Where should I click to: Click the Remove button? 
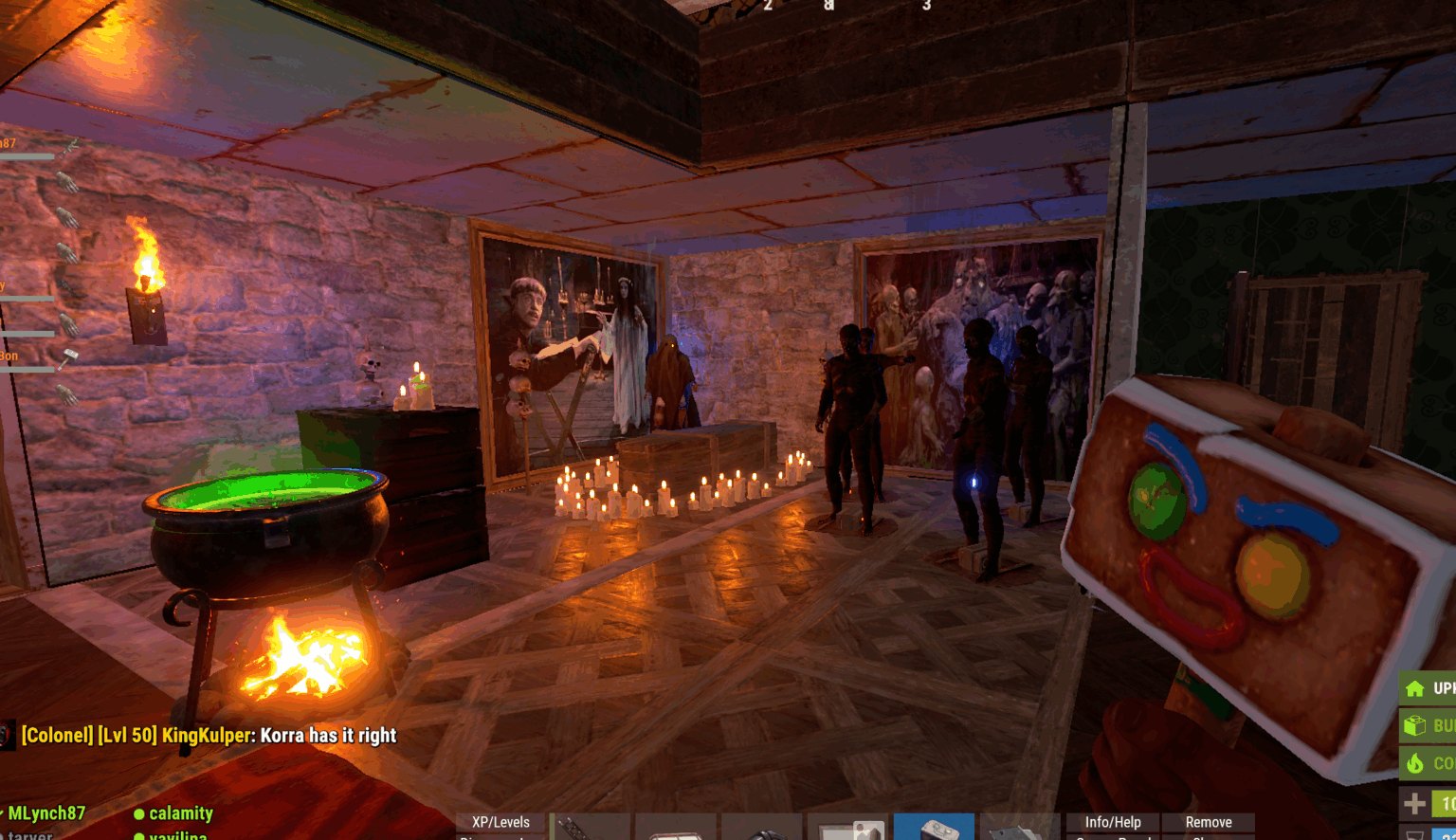coord(1210,822)
